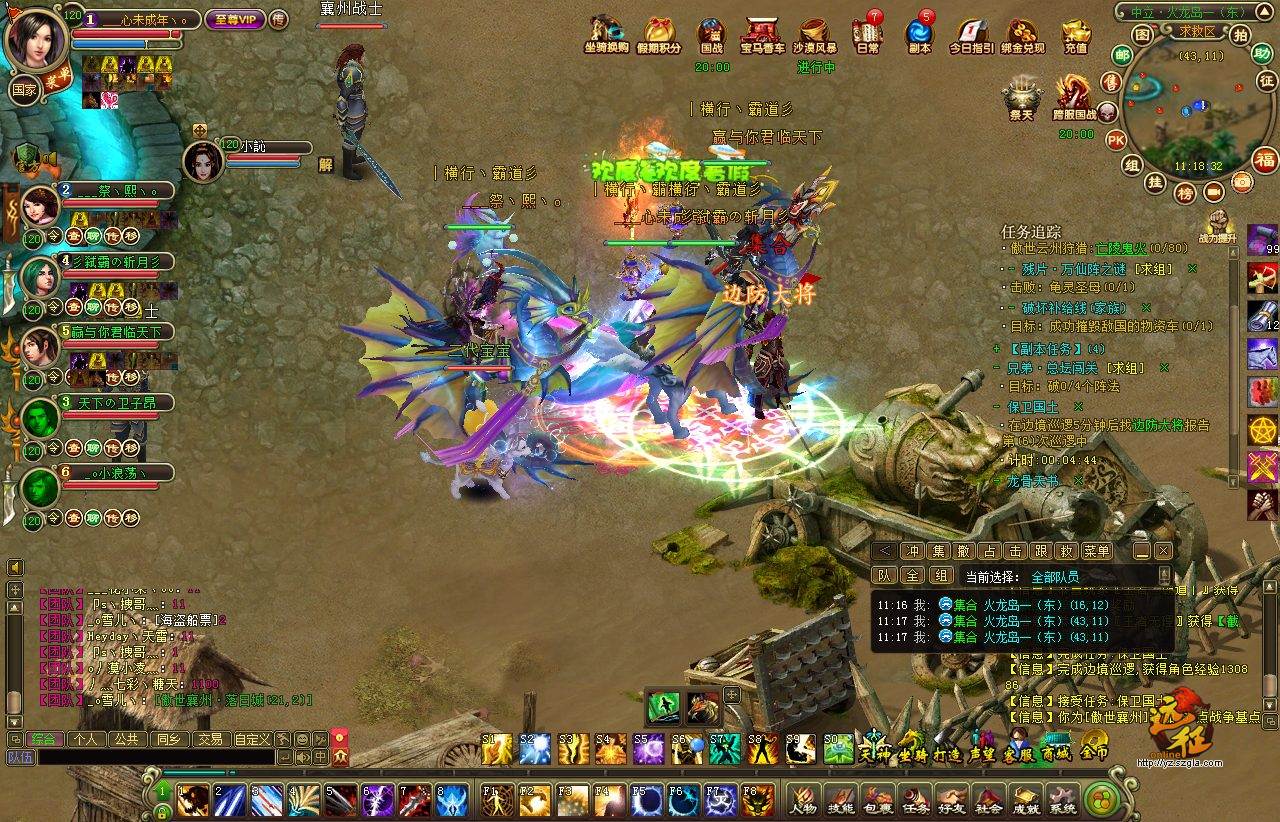Click the 国战 nation war icon
1280x822 pixels.
(711, 34)
